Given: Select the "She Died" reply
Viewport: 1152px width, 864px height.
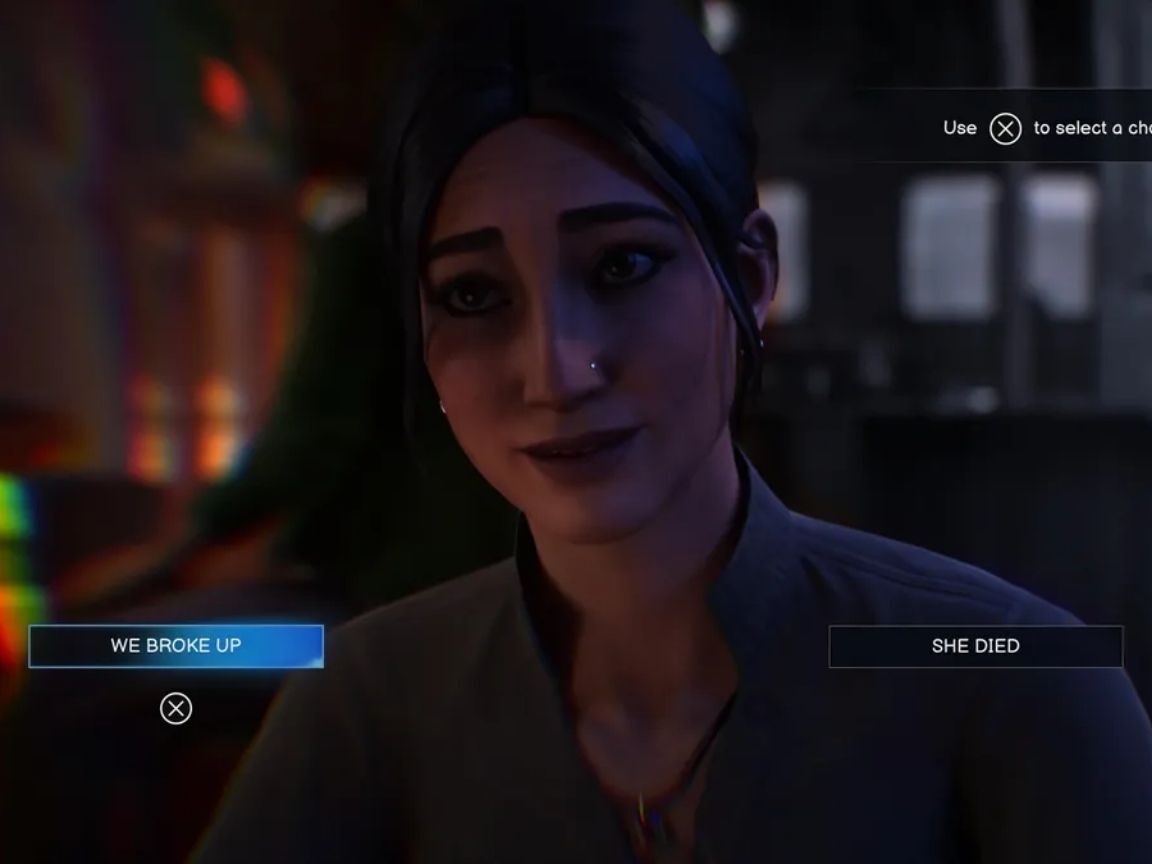Looking at the screenshot, I should point(975,646).
